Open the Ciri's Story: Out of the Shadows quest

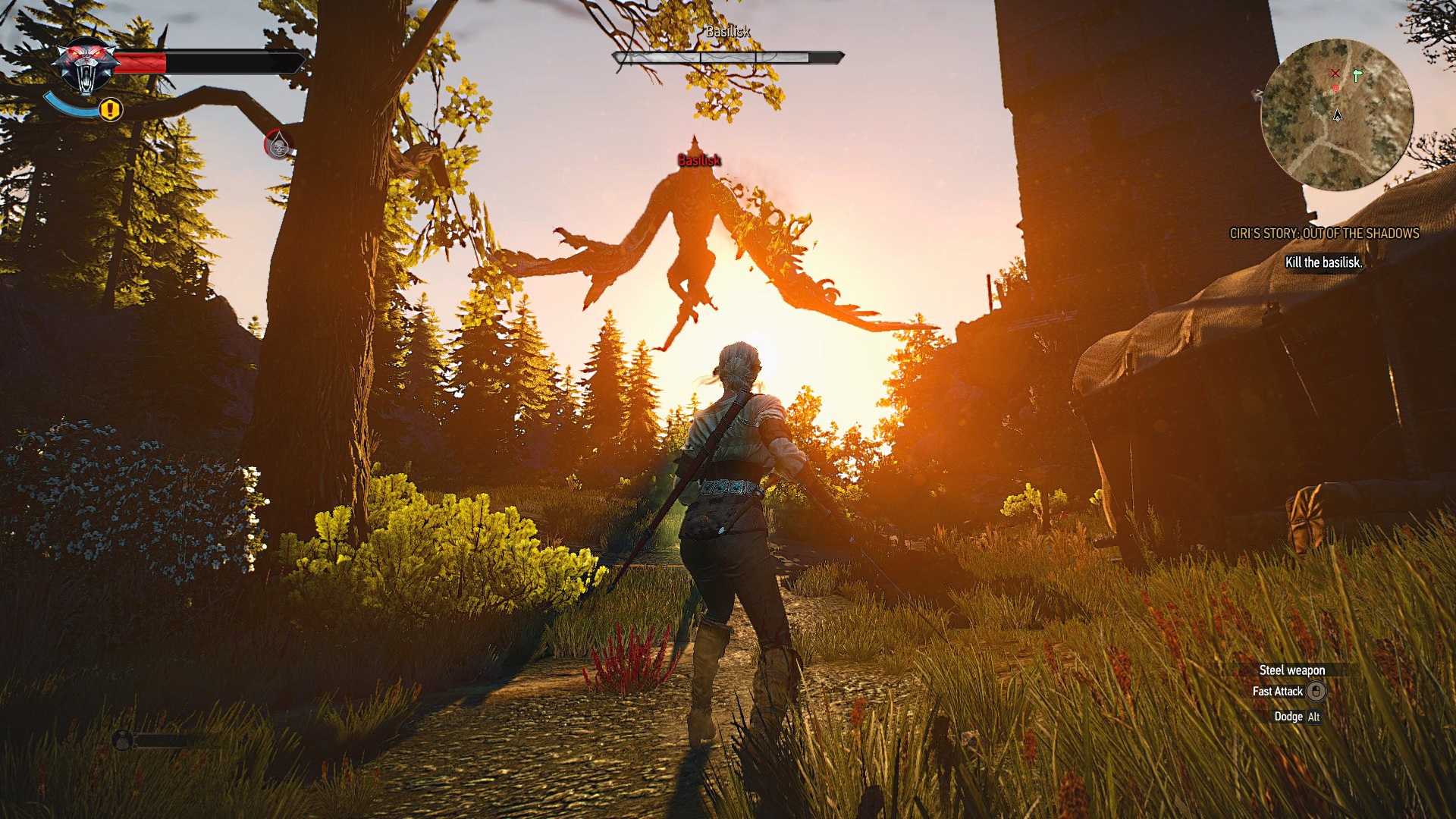pos(1324,234)
